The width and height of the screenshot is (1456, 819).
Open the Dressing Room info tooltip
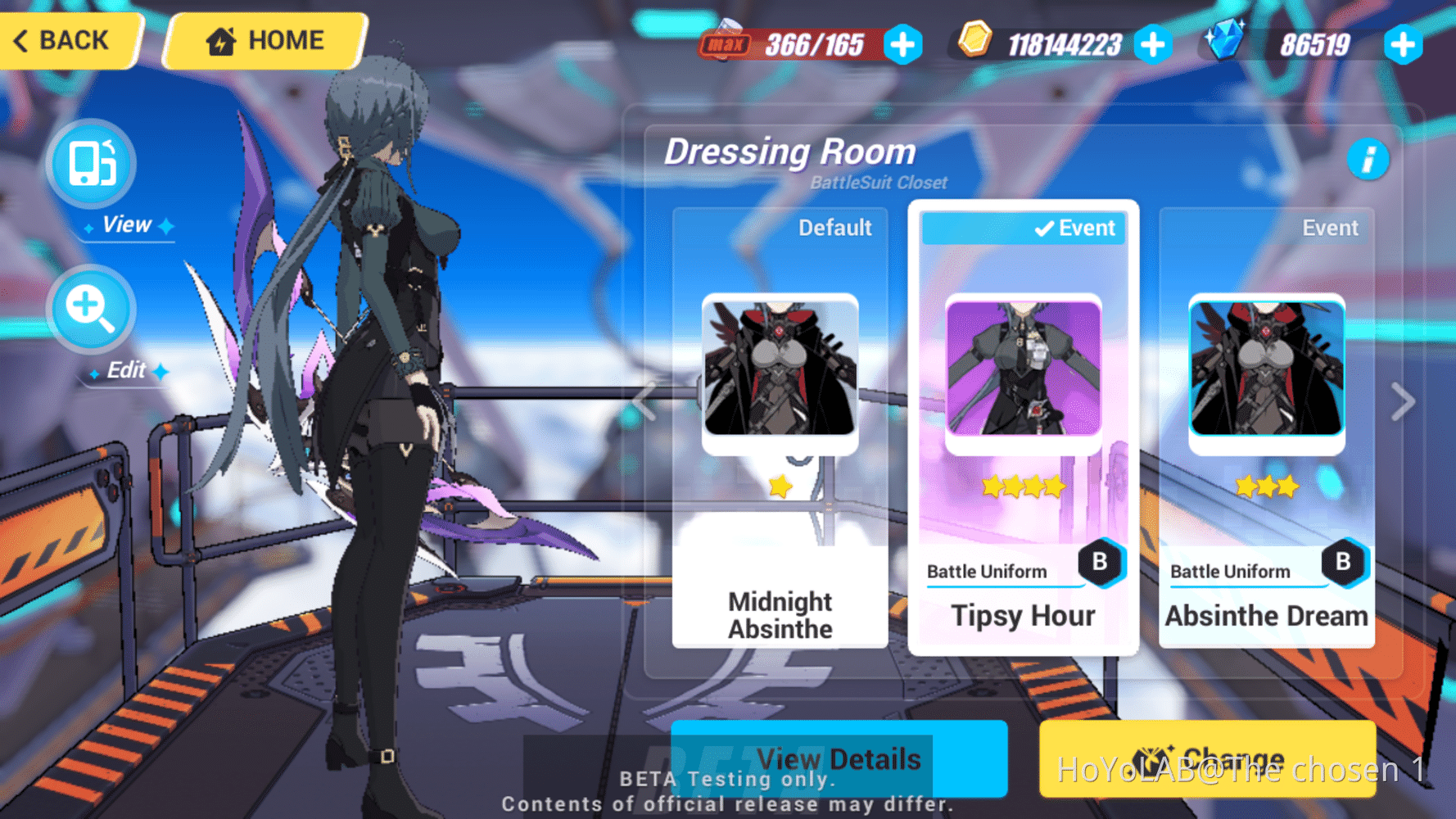pyautogui.click(x=1368, y=161)
